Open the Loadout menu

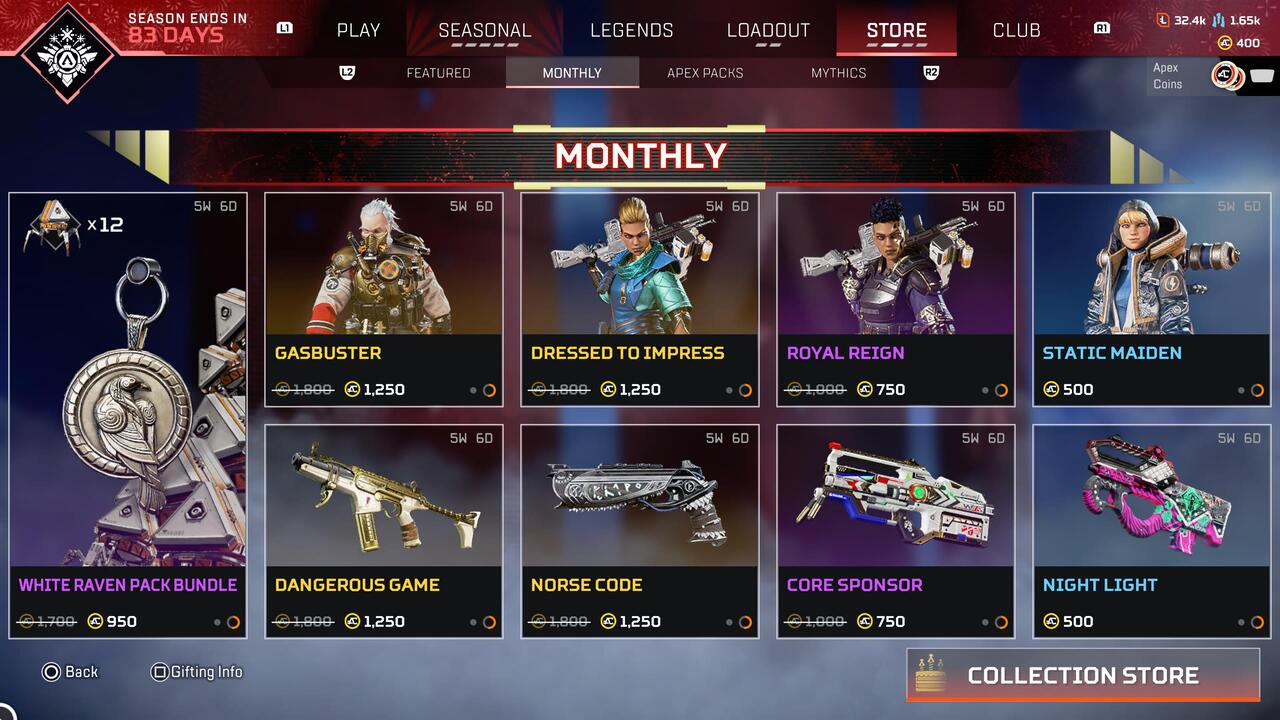click(x=766, y=30)
